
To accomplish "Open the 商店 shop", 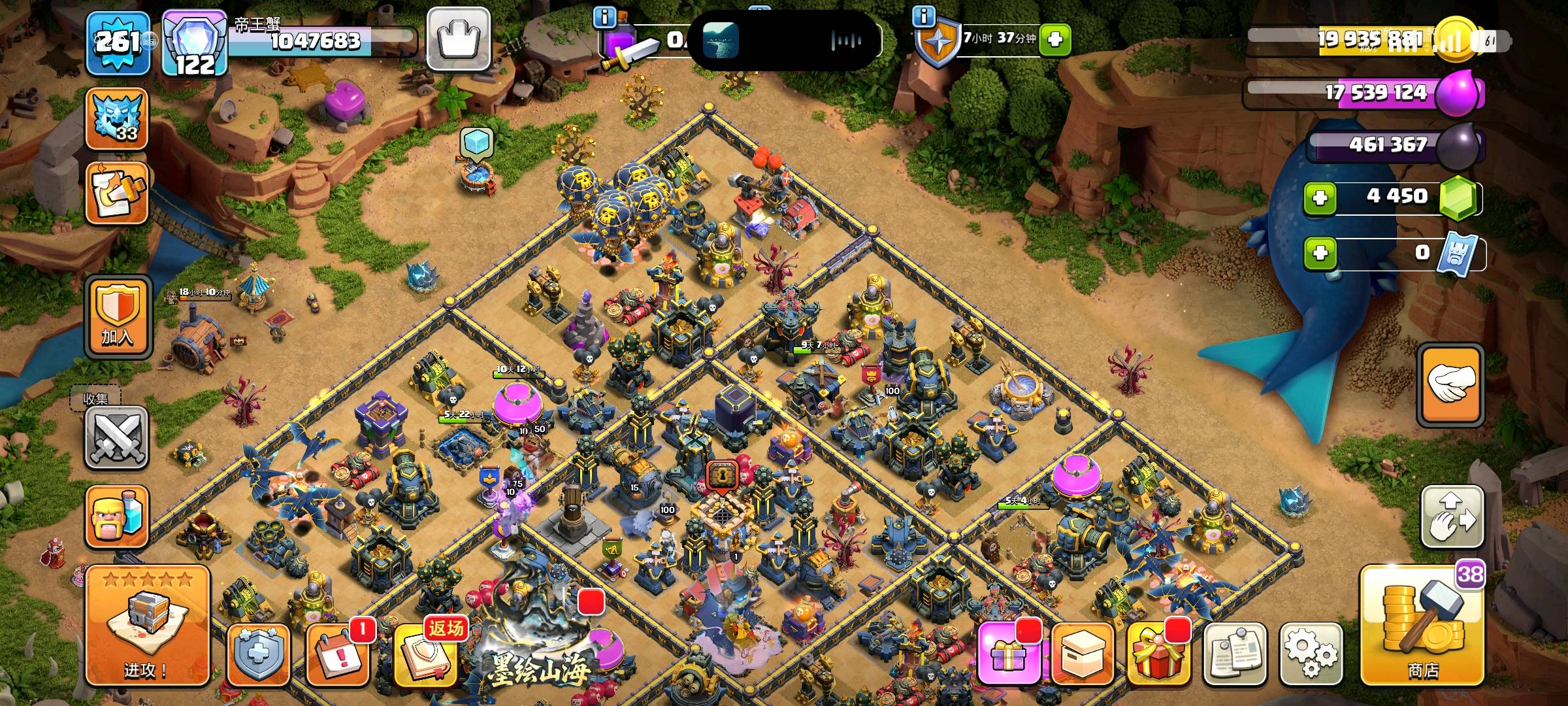I will 1422,628.
